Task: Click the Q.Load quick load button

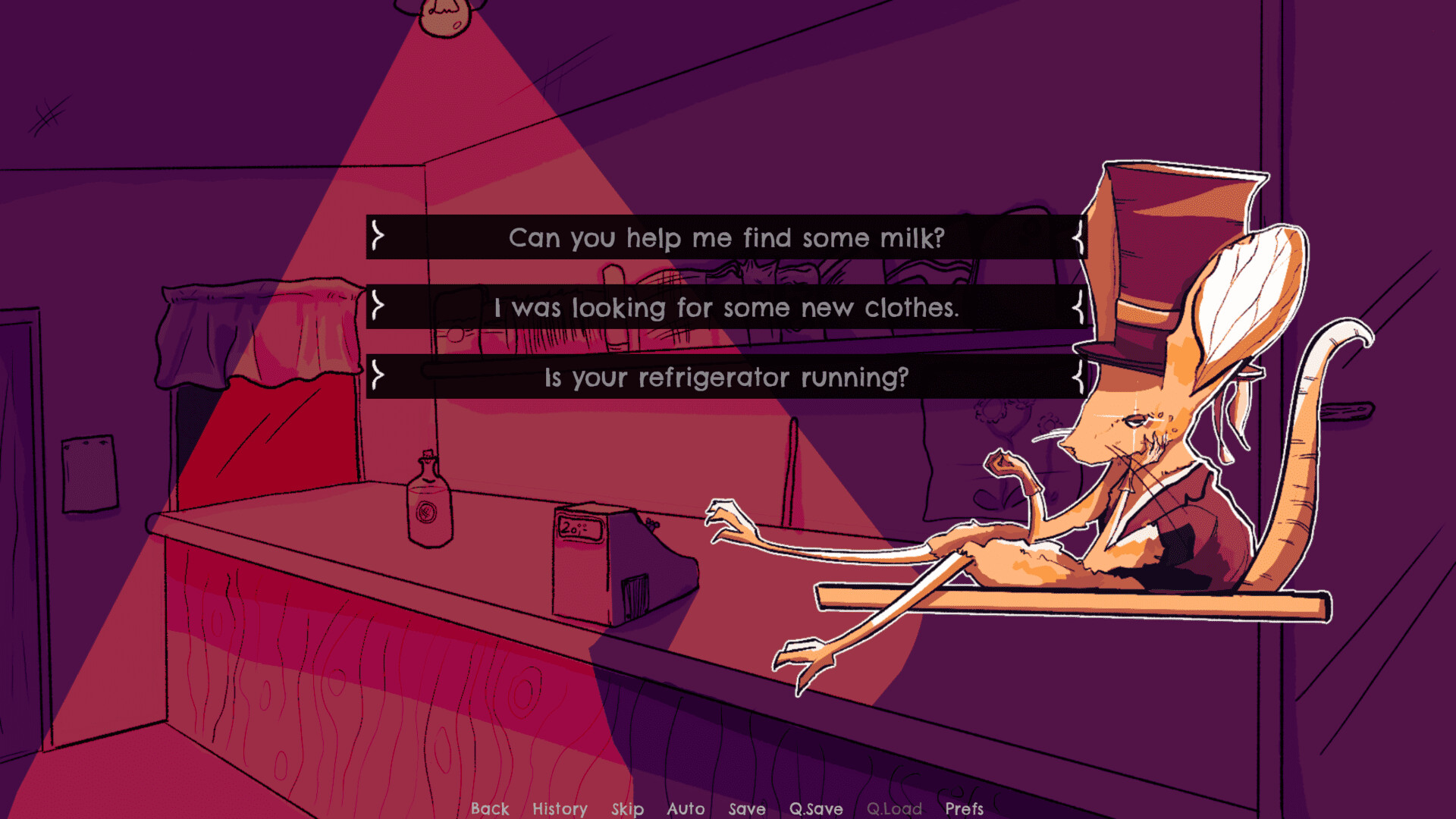Action: pos(894,808)
